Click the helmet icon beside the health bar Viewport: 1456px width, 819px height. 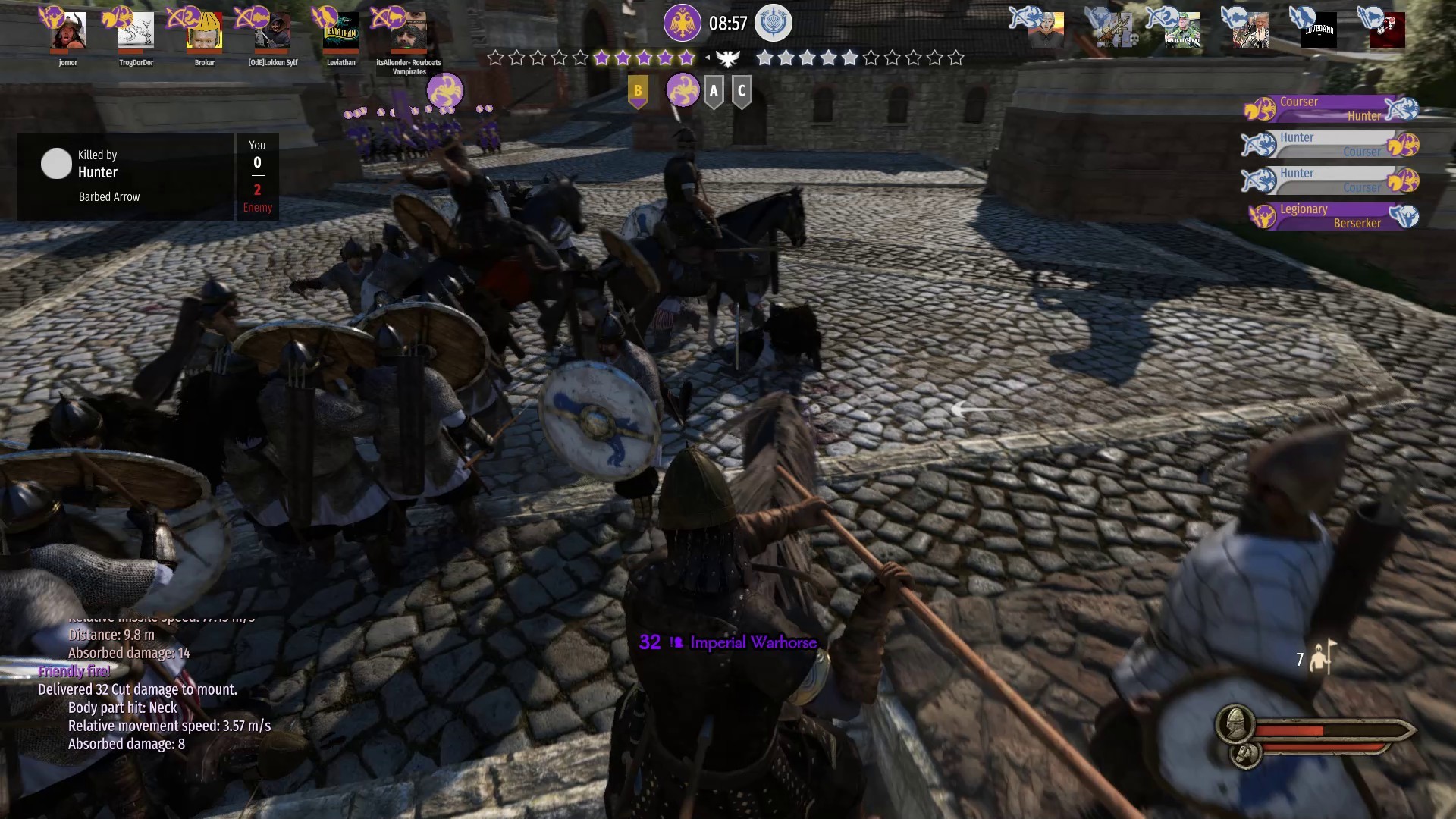point(1235,725)
